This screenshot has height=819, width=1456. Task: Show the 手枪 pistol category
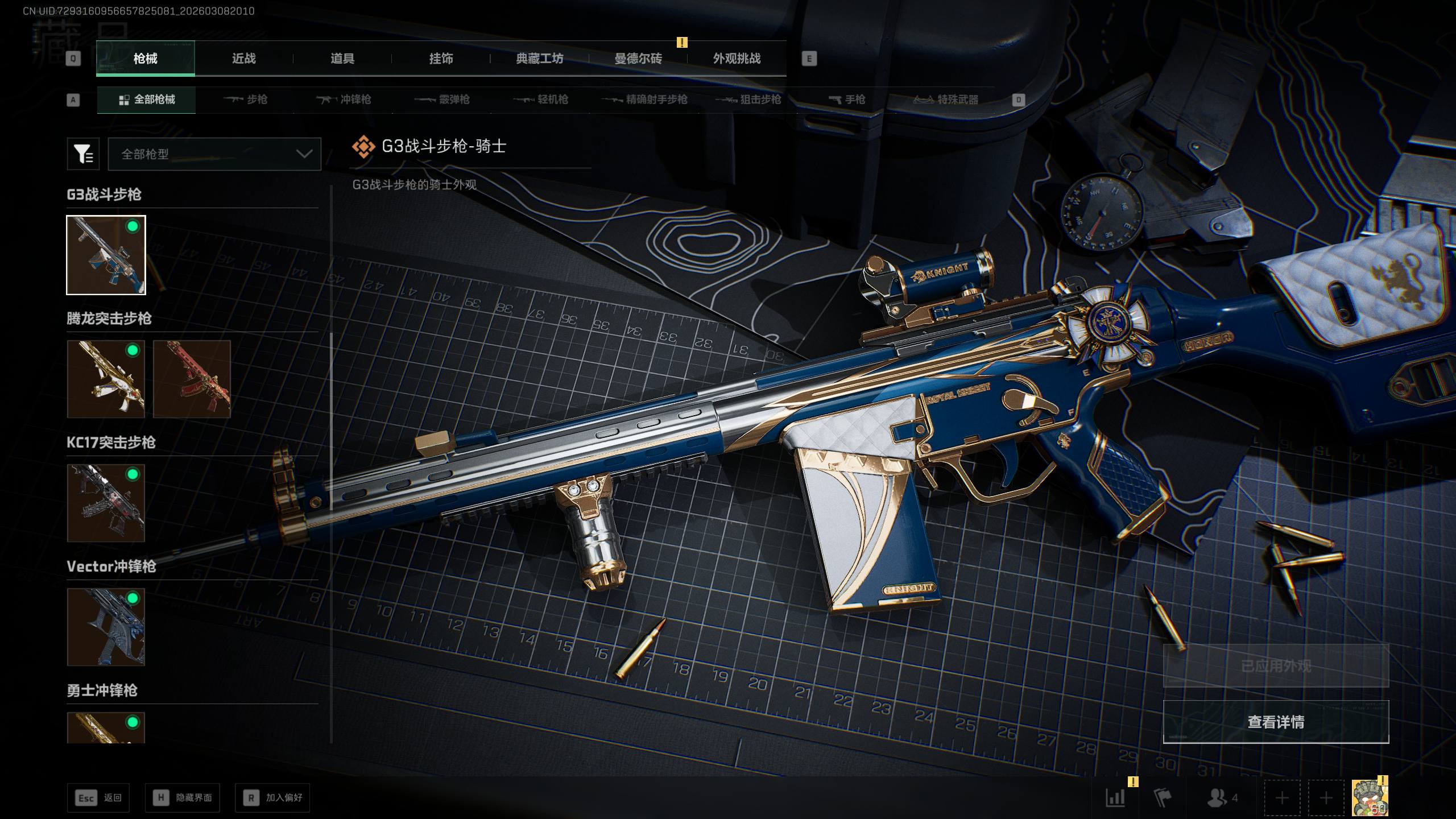[x=847, y=100]
